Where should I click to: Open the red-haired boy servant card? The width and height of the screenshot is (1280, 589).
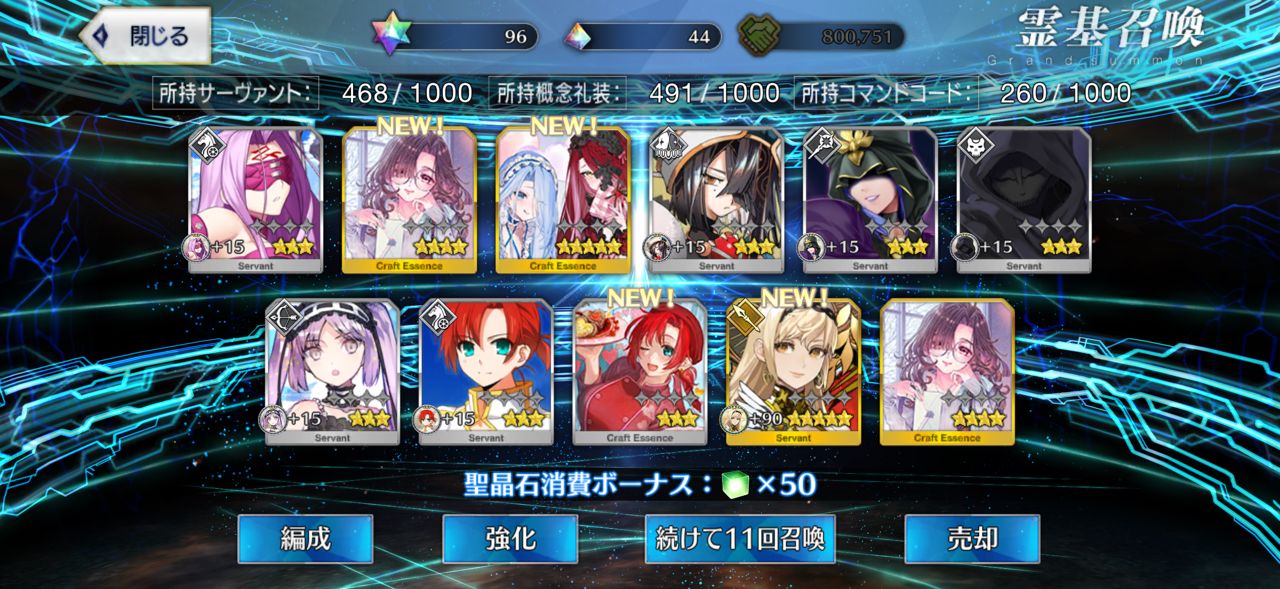(486, 372)
